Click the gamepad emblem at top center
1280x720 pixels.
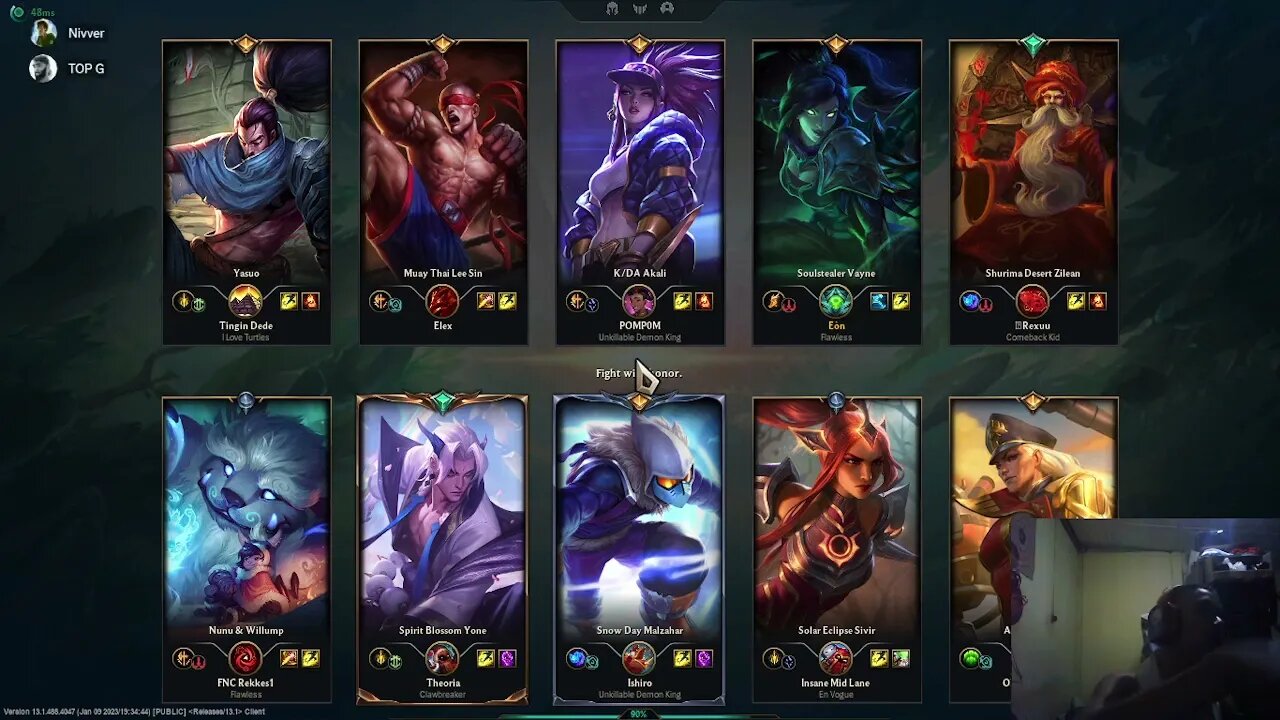666,8
